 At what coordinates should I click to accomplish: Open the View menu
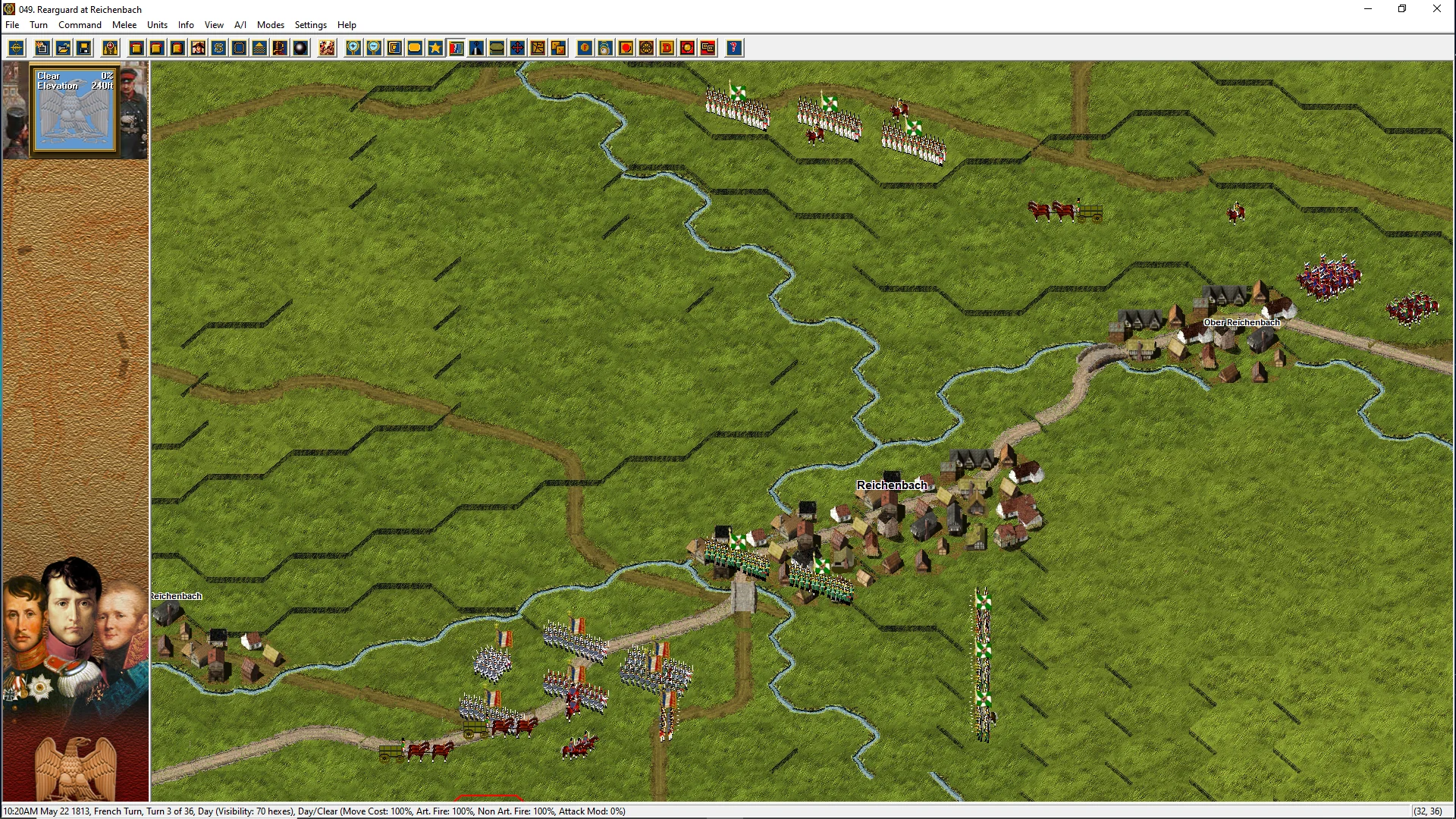(x=214, y=25)
